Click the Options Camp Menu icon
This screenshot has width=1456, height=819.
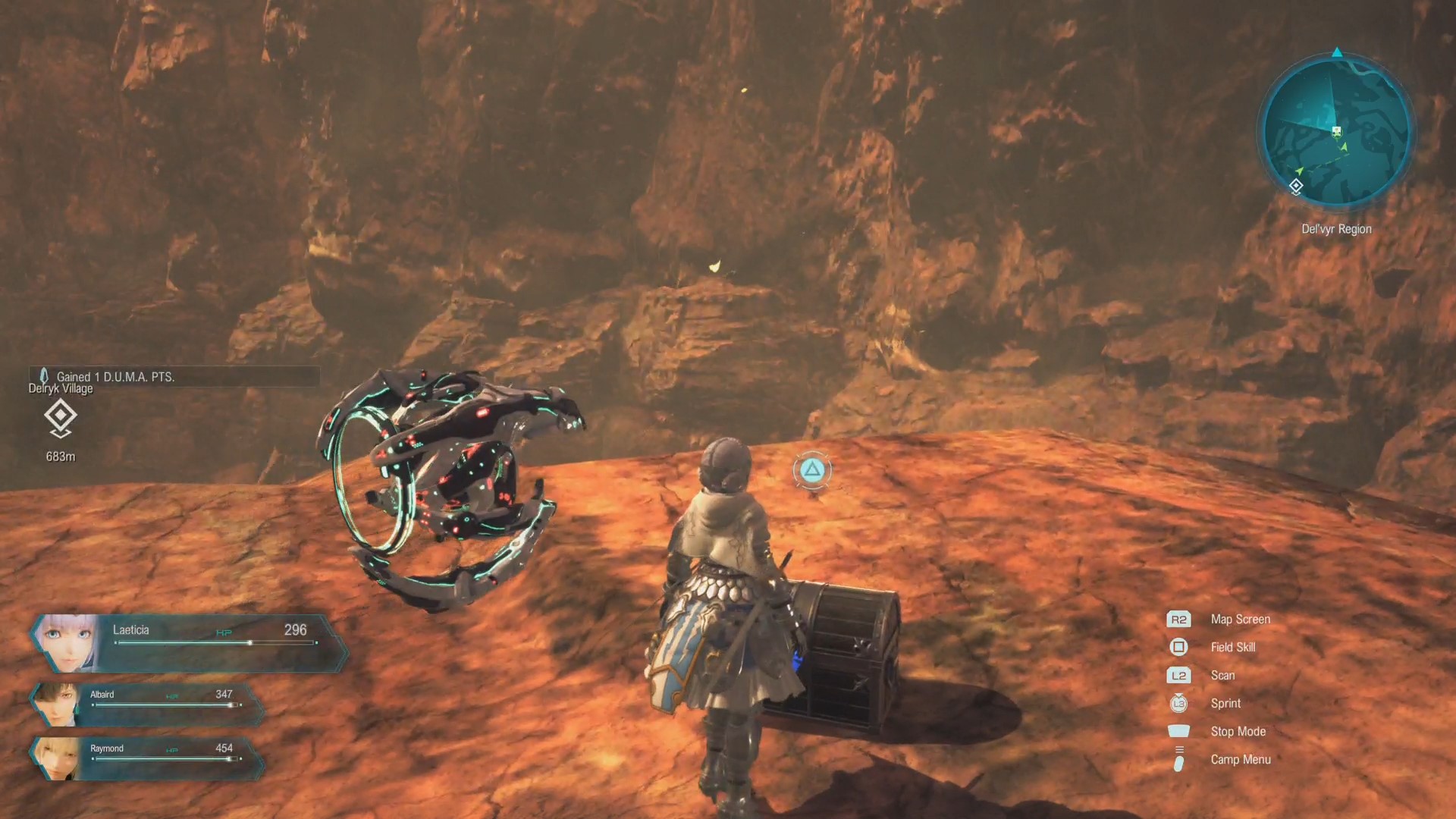1178,759
